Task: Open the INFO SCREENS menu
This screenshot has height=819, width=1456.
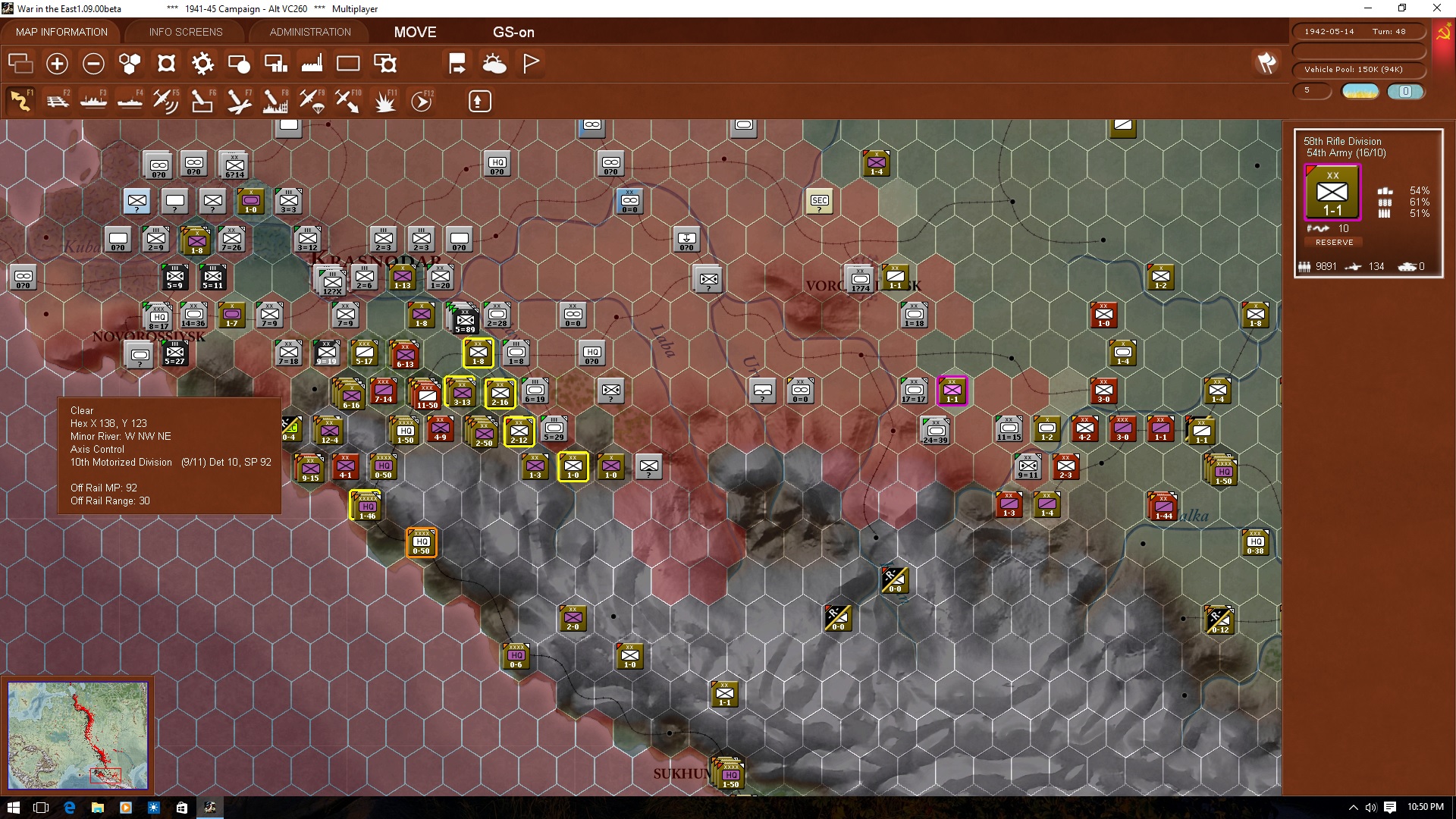Action: 184,32
